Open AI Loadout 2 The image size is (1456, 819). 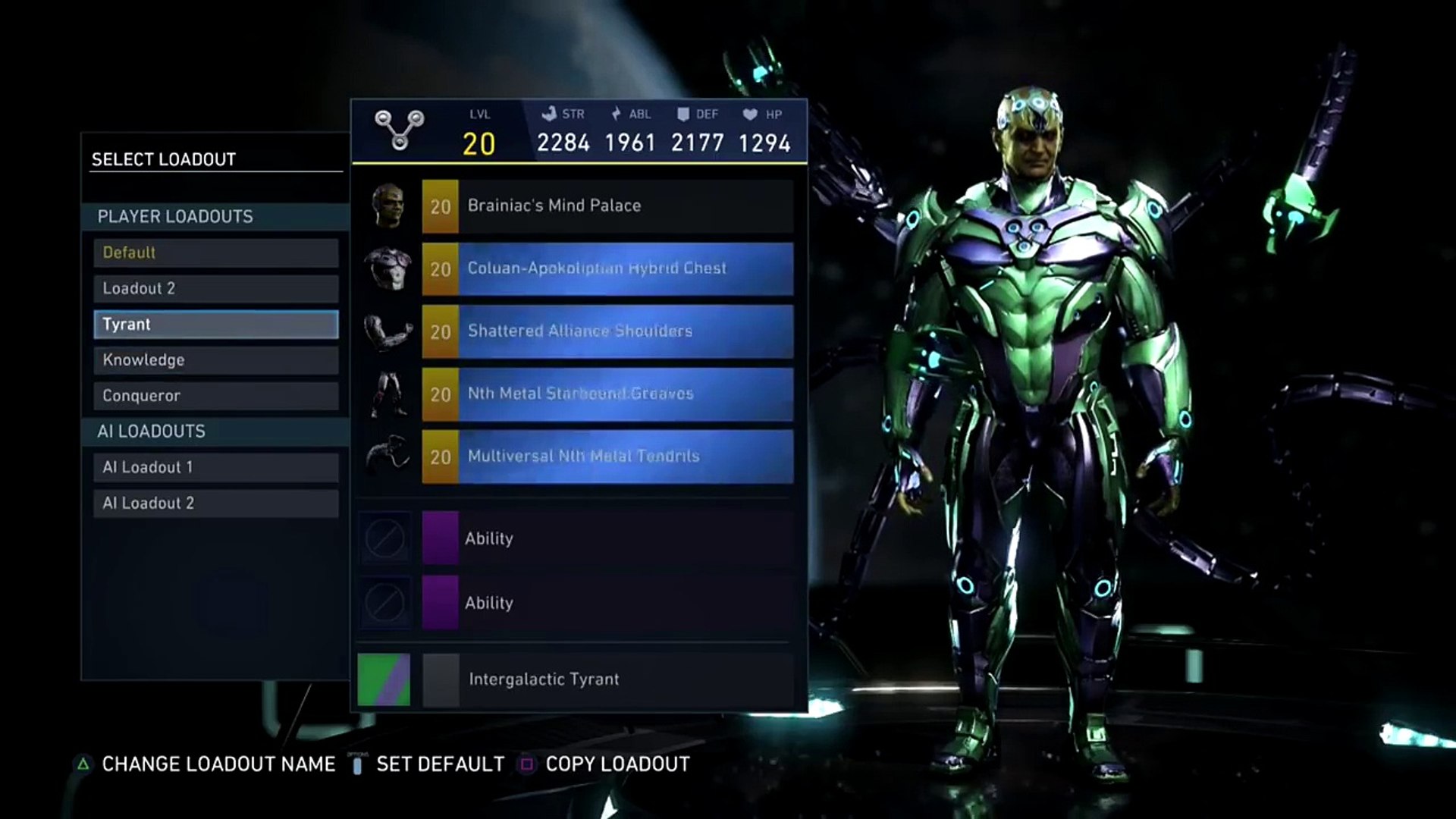click(x=215, y=503)
